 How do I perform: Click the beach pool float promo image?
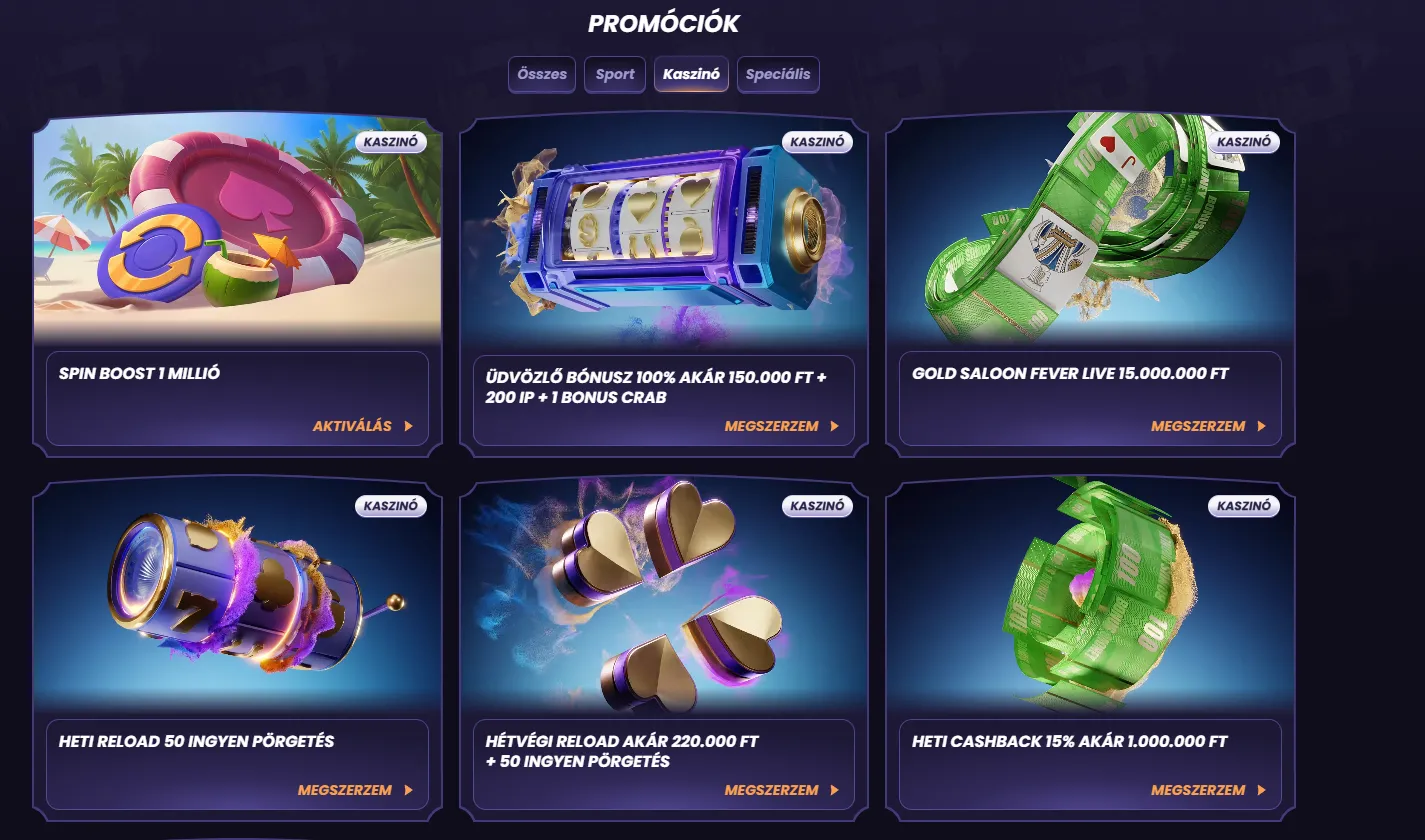pyautogui.click(x=237, y=230)
